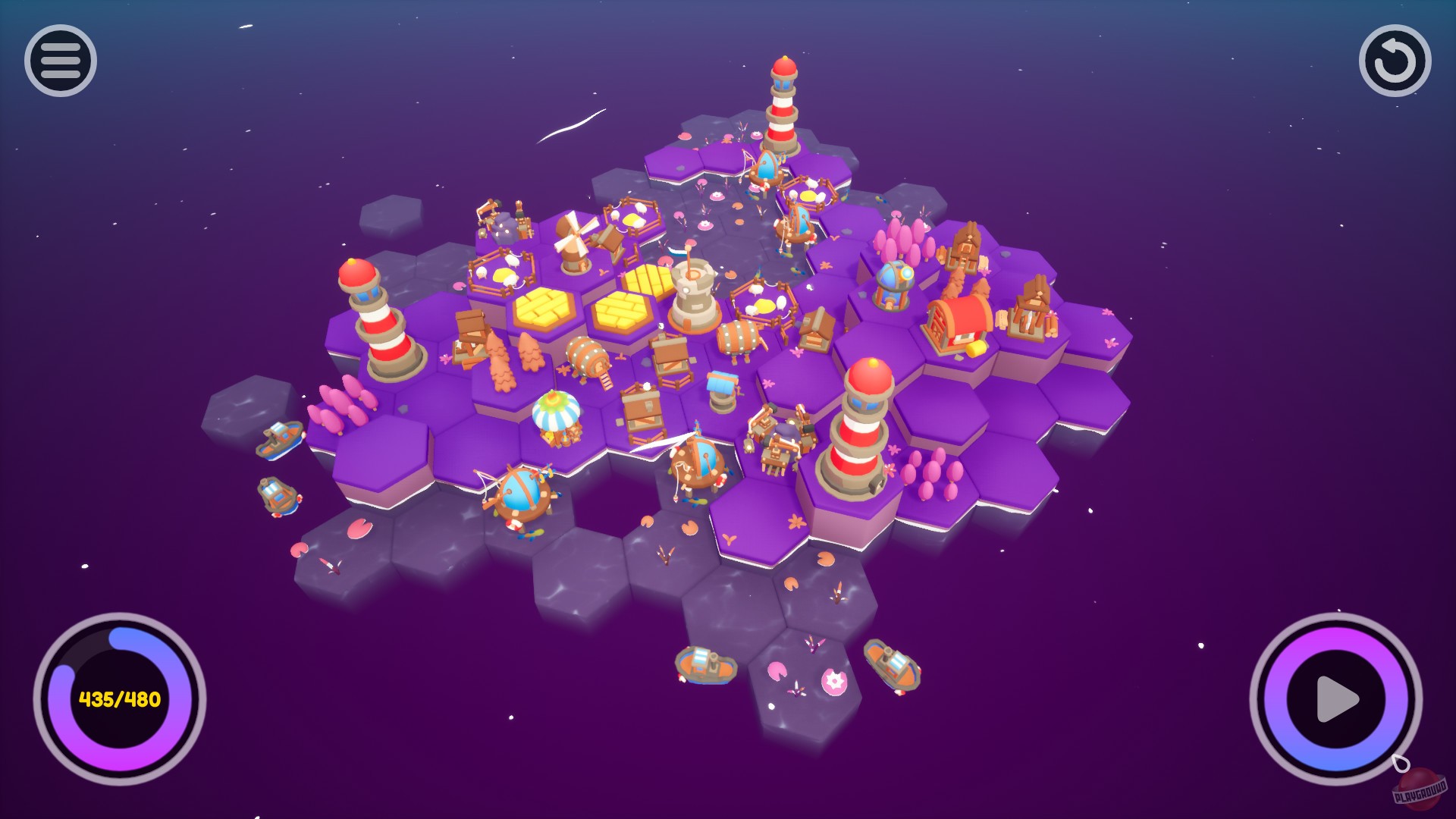Click the windmill building
This screenshot has width=1456, height=819.
[x=574, y=243]
